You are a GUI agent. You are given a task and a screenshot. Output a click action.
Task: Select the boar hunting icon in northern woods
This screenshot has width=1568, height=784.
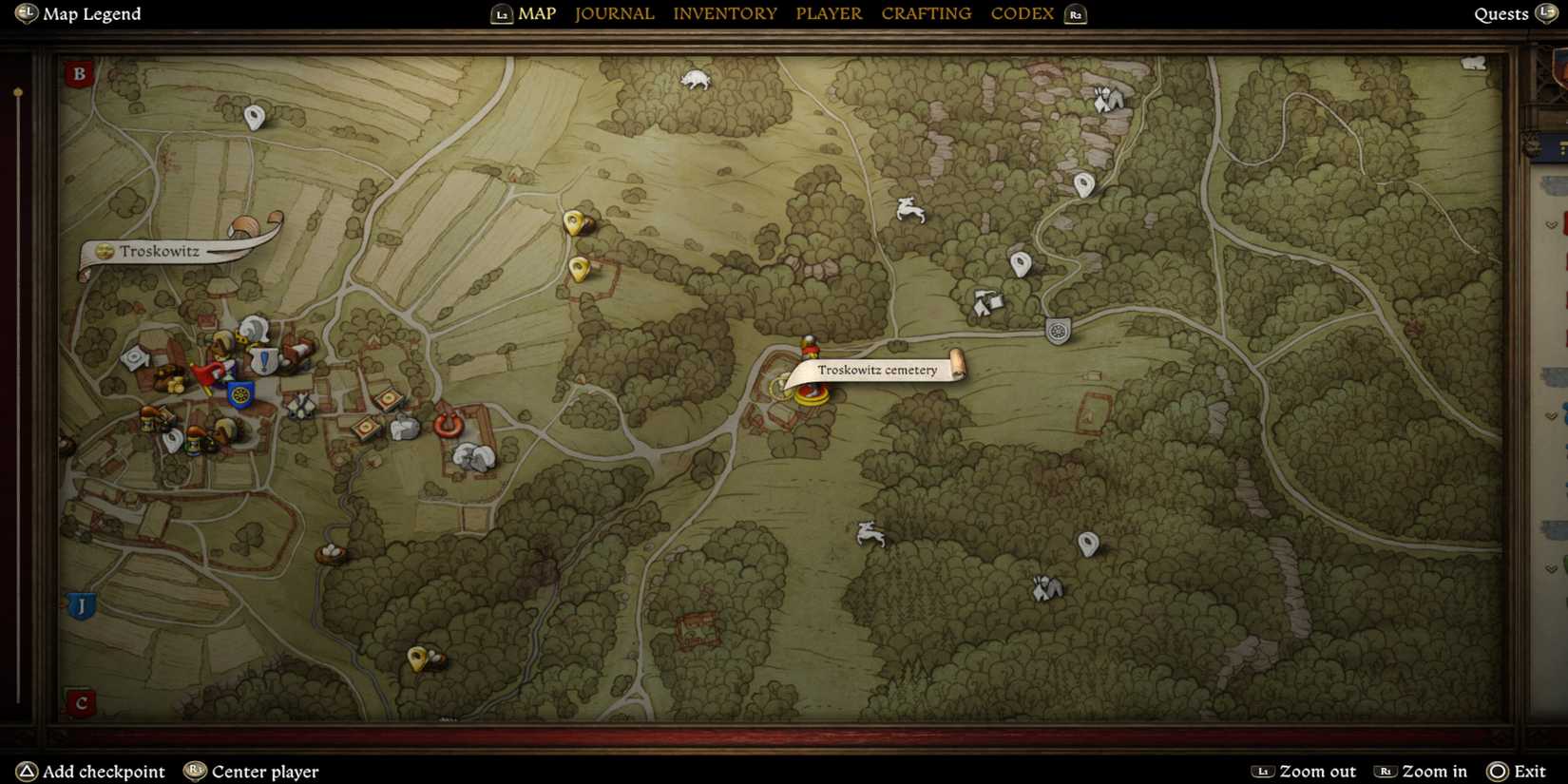pyautogui.click(x=694, y=80)
